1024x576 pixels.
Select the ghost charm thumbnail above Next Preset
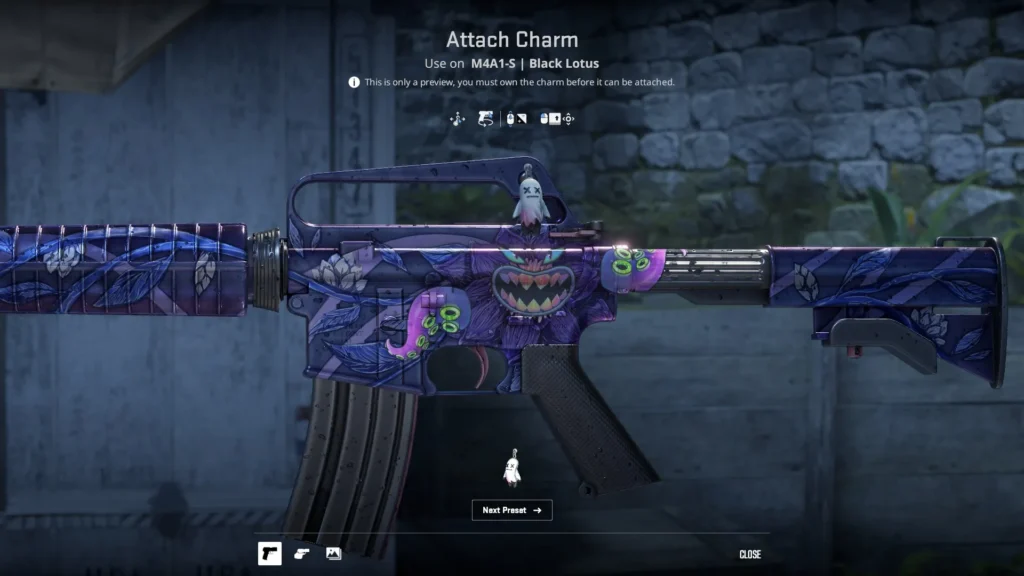point(511,468)
